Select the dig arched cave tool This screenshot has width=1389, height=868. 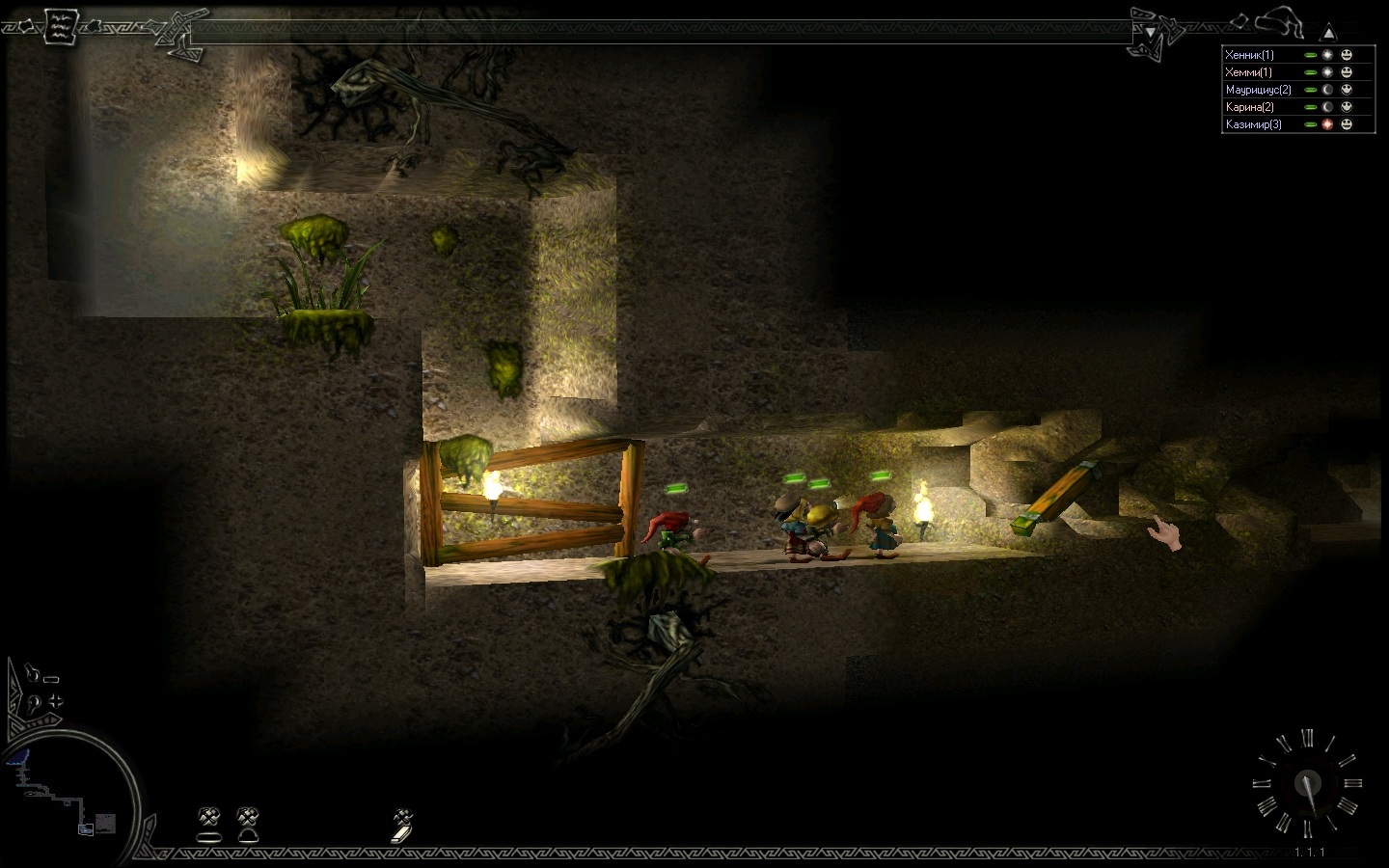pyautogui.click(x=248, y=823)
